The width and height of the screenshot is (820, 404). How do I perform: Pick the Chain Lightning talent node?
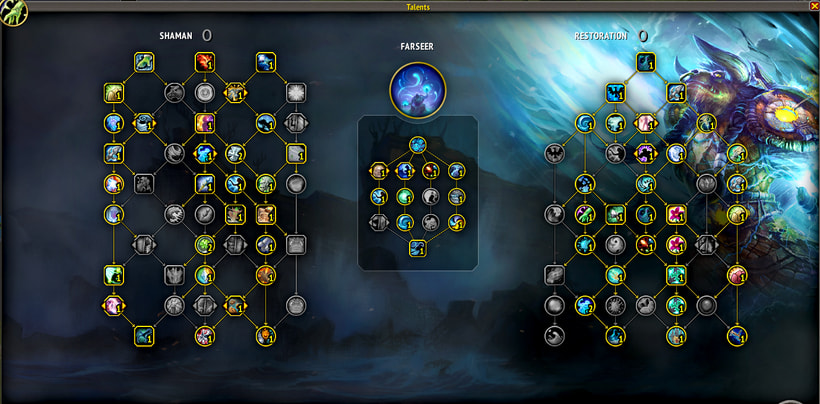(x=265, y=63)
